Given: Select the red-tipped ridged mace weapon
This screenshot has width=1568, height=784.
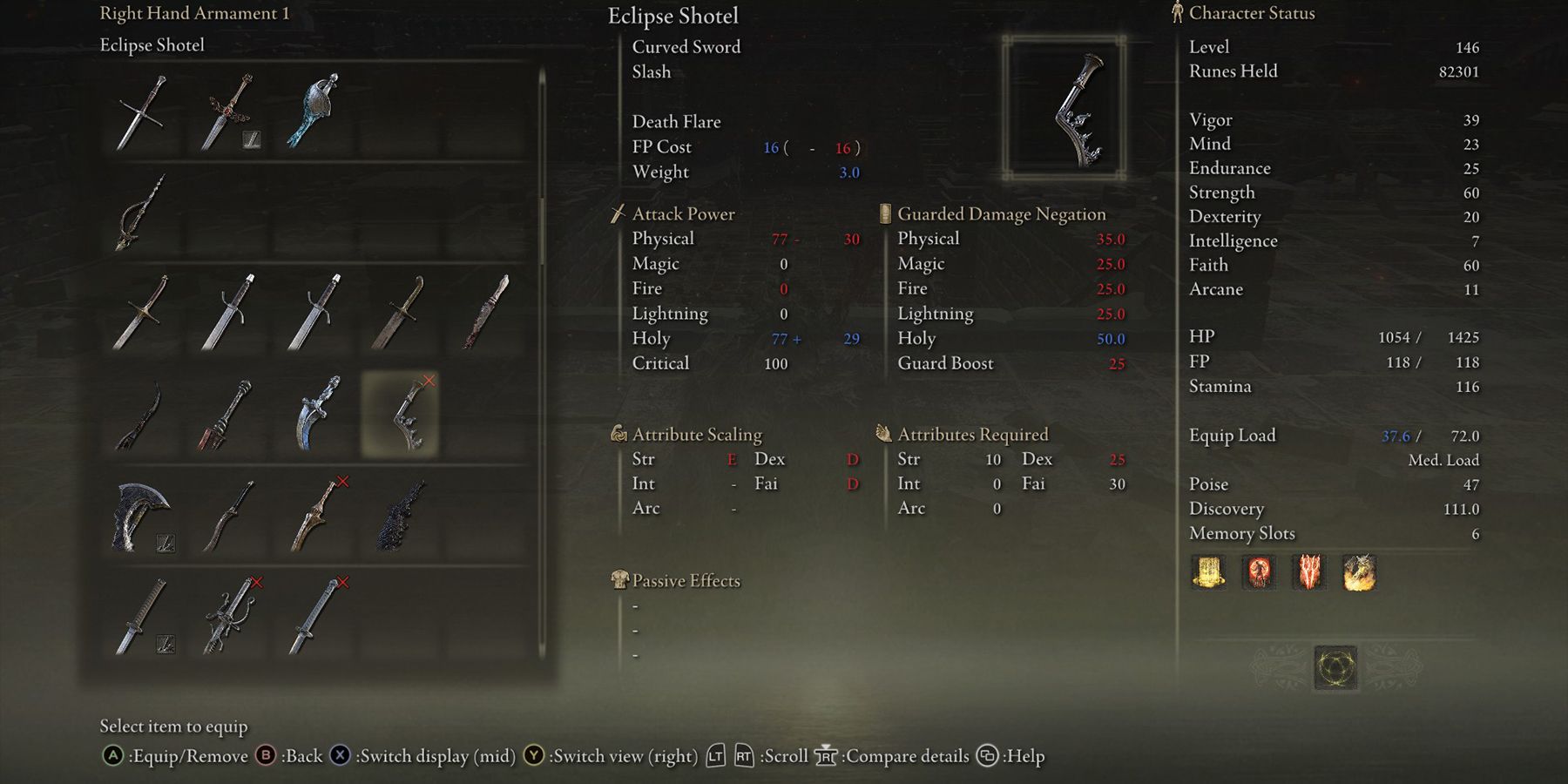Looking at the screenshot, I should click(x=226, y=414).
